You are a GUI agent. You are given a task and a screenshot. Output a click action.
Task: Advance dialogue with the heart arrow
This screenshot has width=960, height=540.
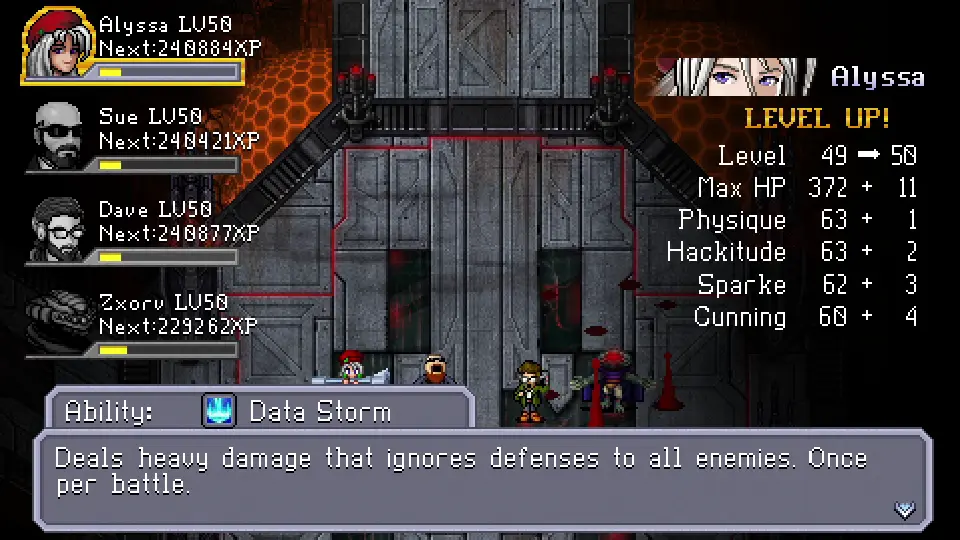pyautogui.click(x=904, y=510)
